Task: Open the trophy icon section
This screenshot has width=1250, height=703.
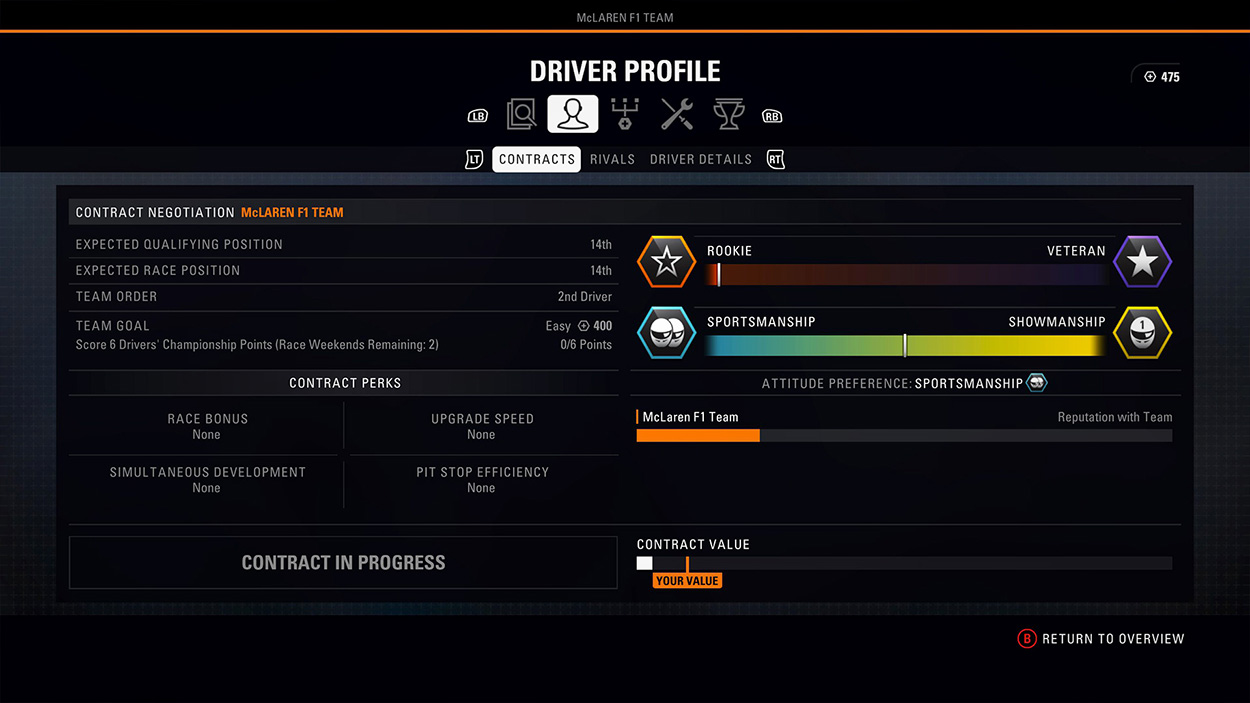Action: tap(728, 115)
